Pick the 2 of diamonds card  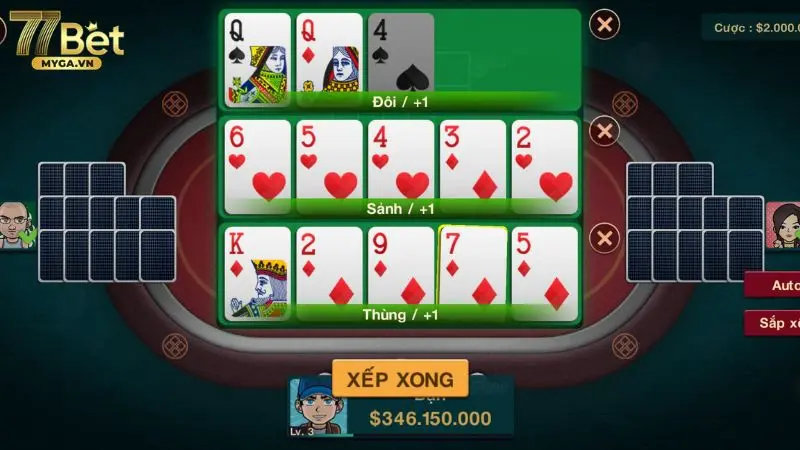click(x=329, y=270)
